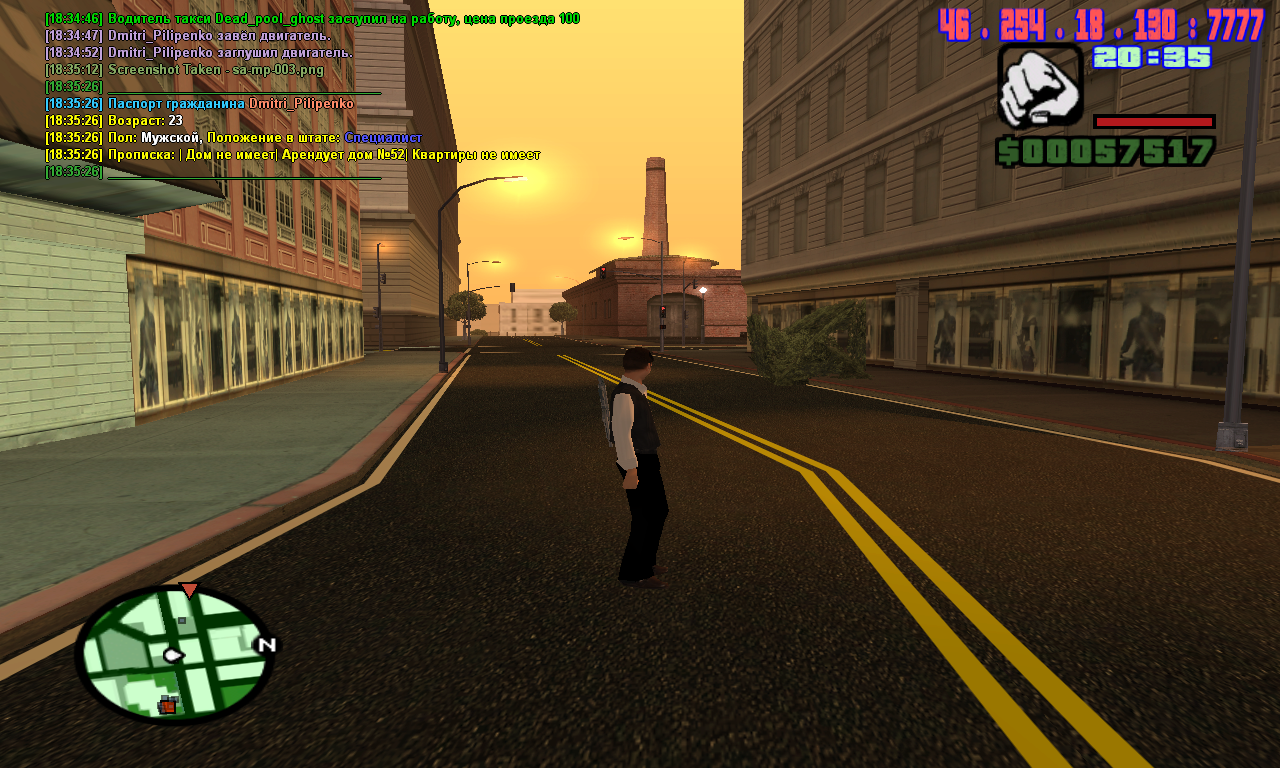Viewport: 1280px width, 768px height.
Task: Click the taxi driver Dead_pool_ghost chat message
Action: [312, 19]
